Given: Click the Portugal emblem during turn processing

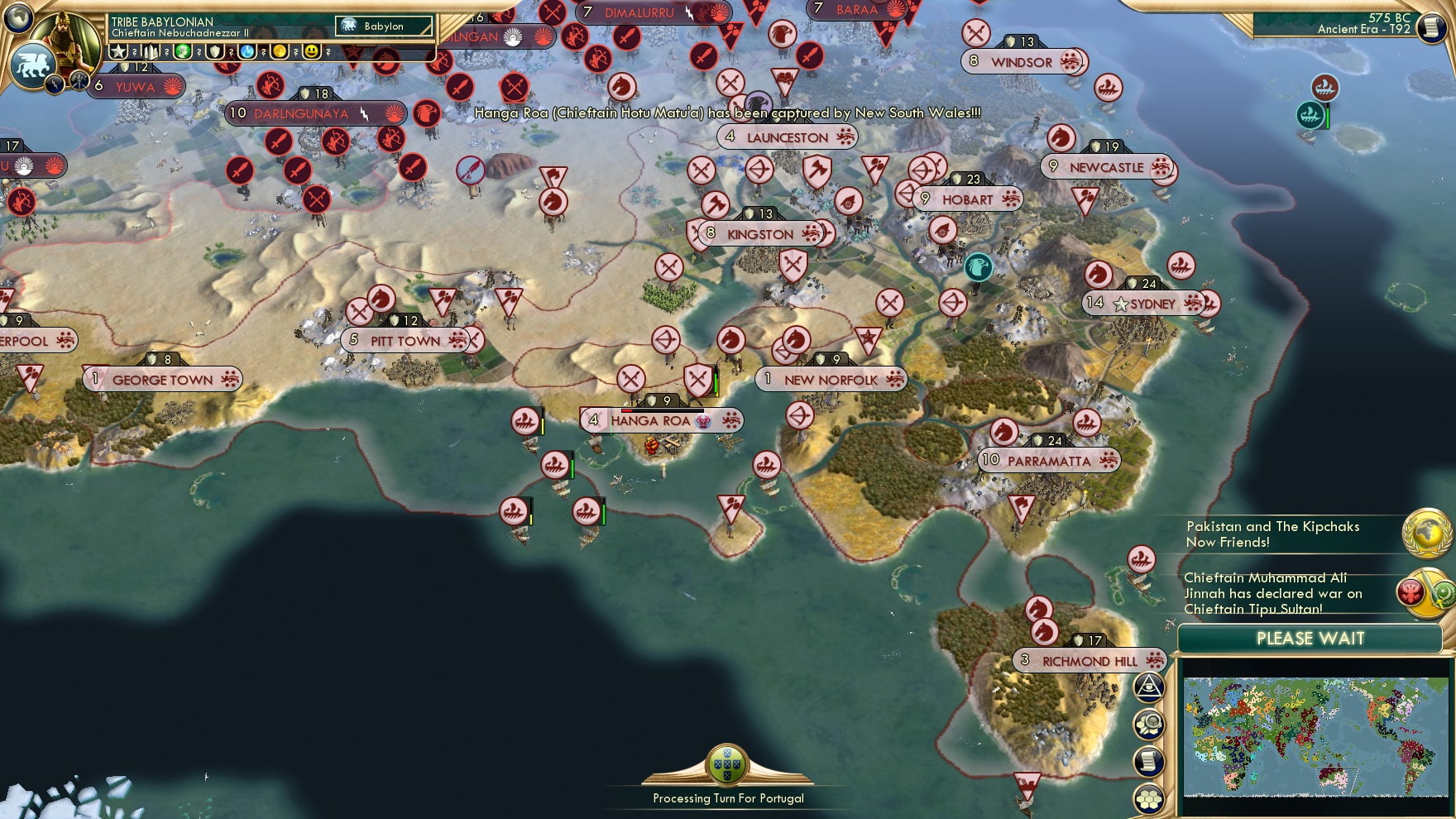Looking at the screenshot, I should pyautogui.click(x=726, y=763).
